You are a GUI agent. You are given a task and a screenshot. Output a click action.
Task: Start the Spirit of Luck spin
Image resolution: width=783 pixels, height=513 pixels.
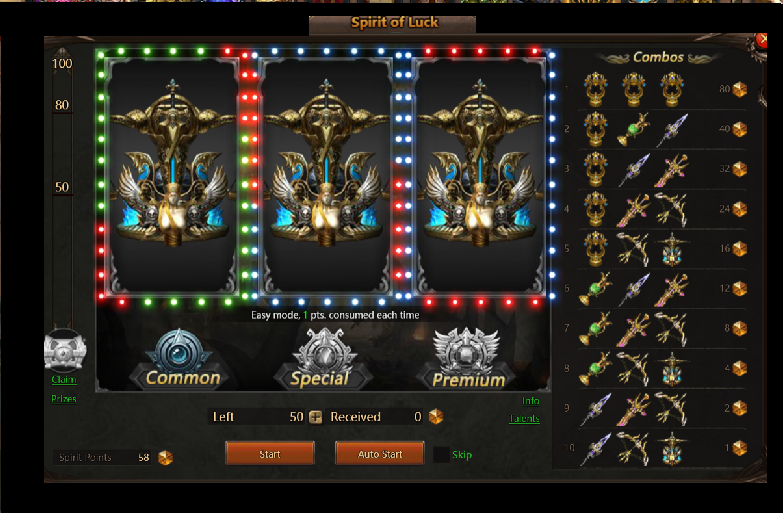(269, 454)
